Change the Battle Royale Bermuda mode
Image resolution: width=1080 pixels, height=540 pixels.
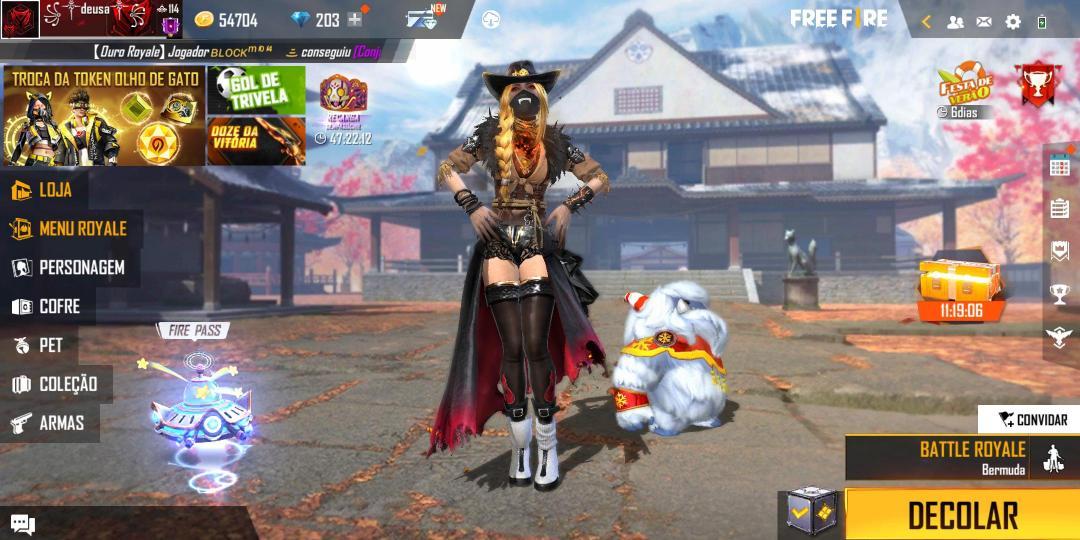pyautogui.click(x=960, y=457)
